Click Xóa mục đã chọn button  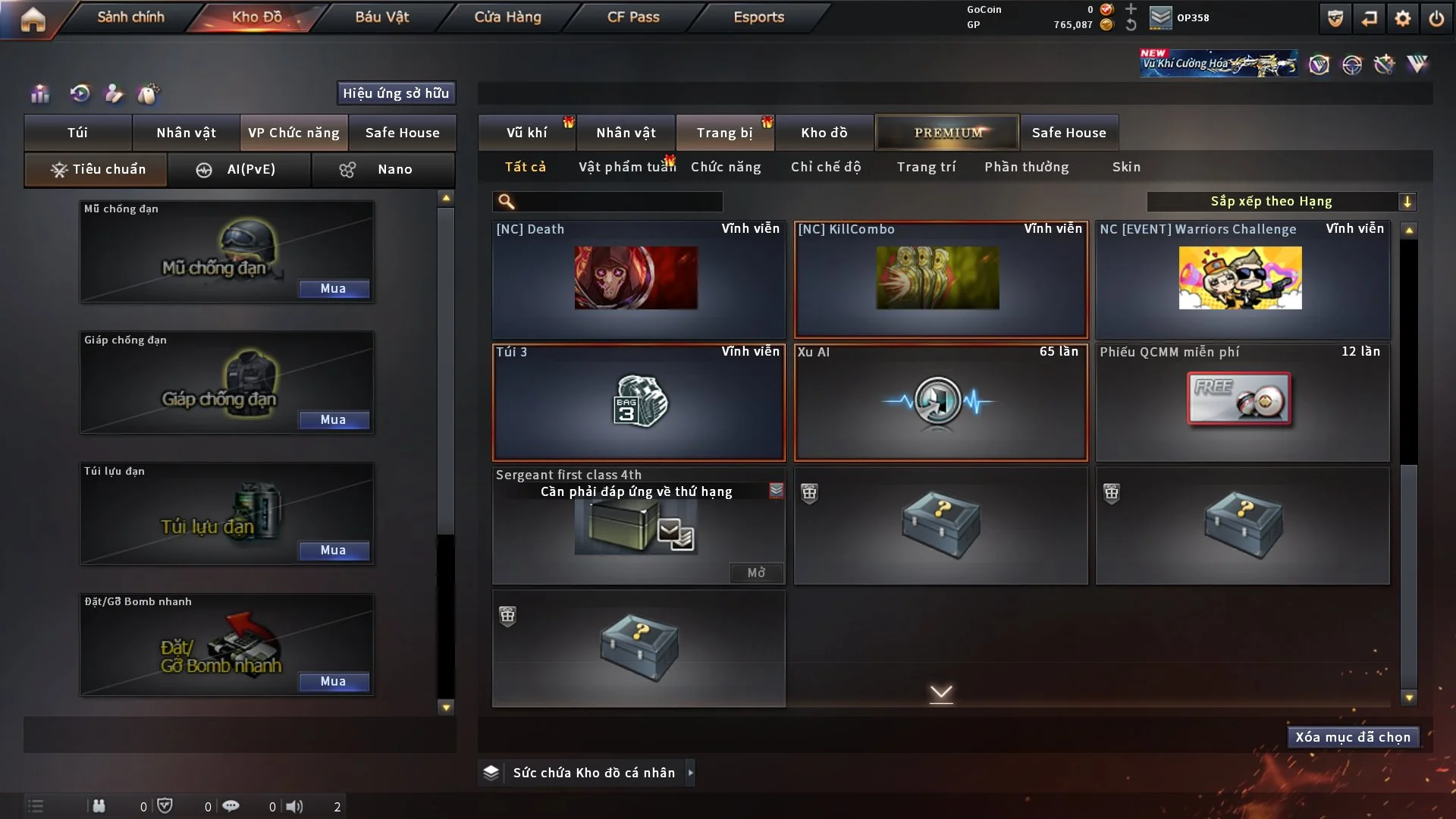[x=1353, y=737]
